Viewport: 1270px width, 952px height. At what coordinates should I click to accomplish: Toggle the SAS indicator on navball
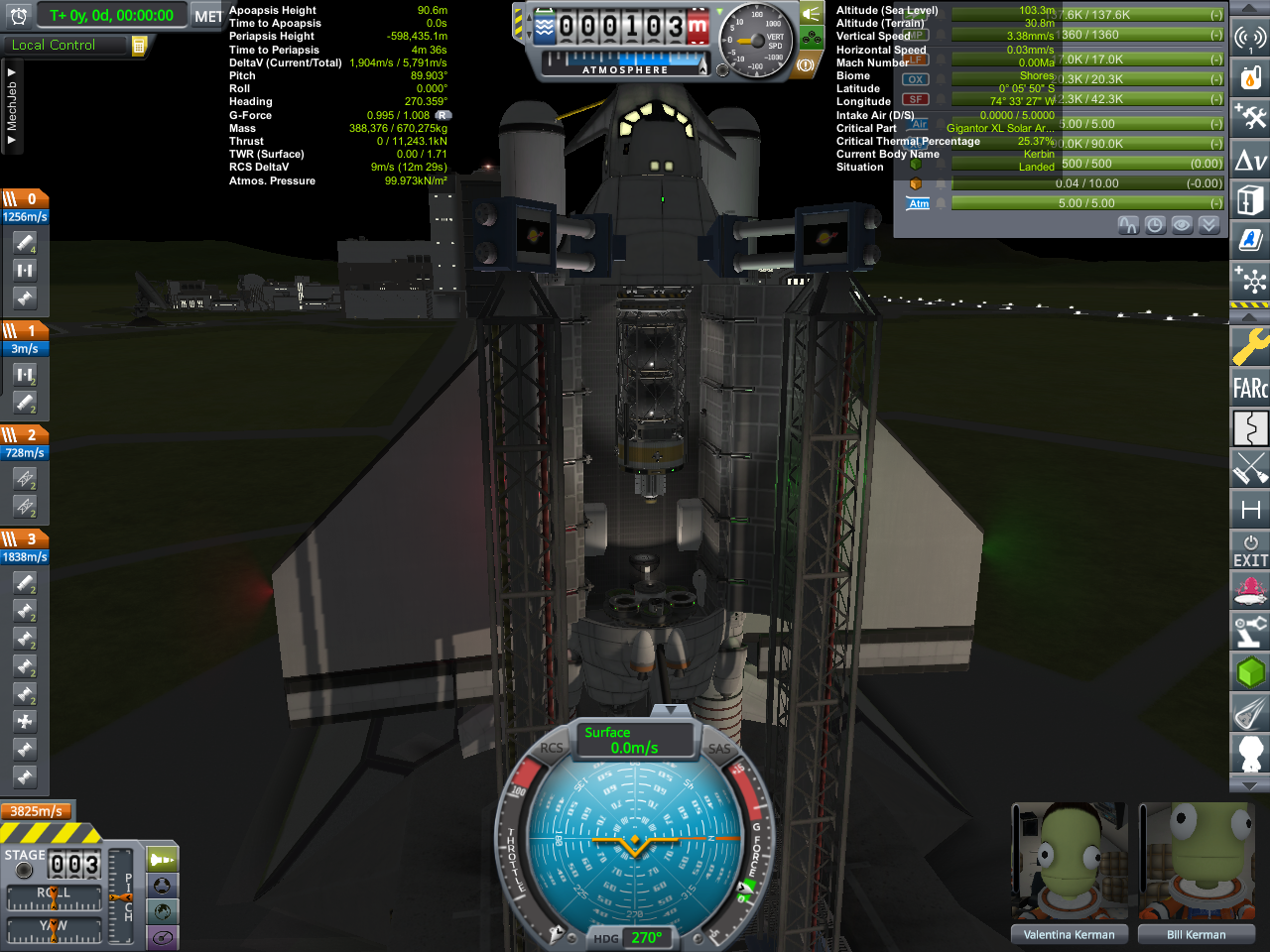[718, 749]
